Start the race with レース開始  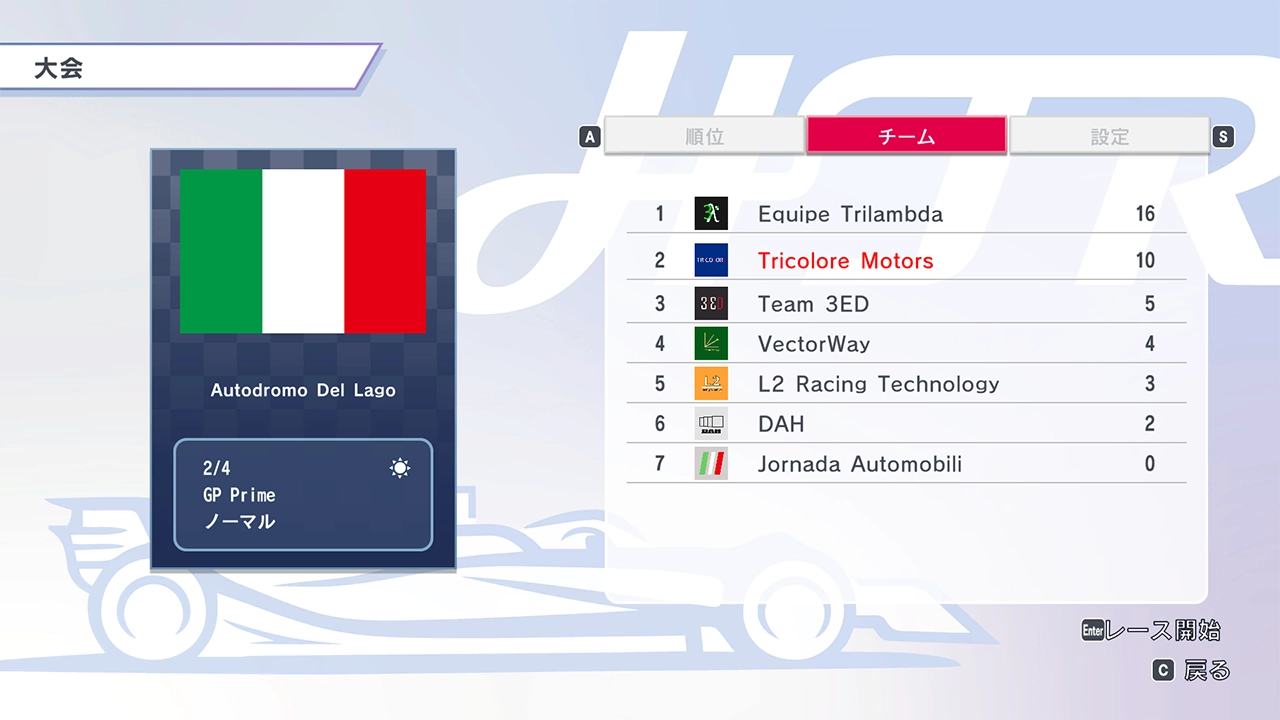coord(1152,631)
